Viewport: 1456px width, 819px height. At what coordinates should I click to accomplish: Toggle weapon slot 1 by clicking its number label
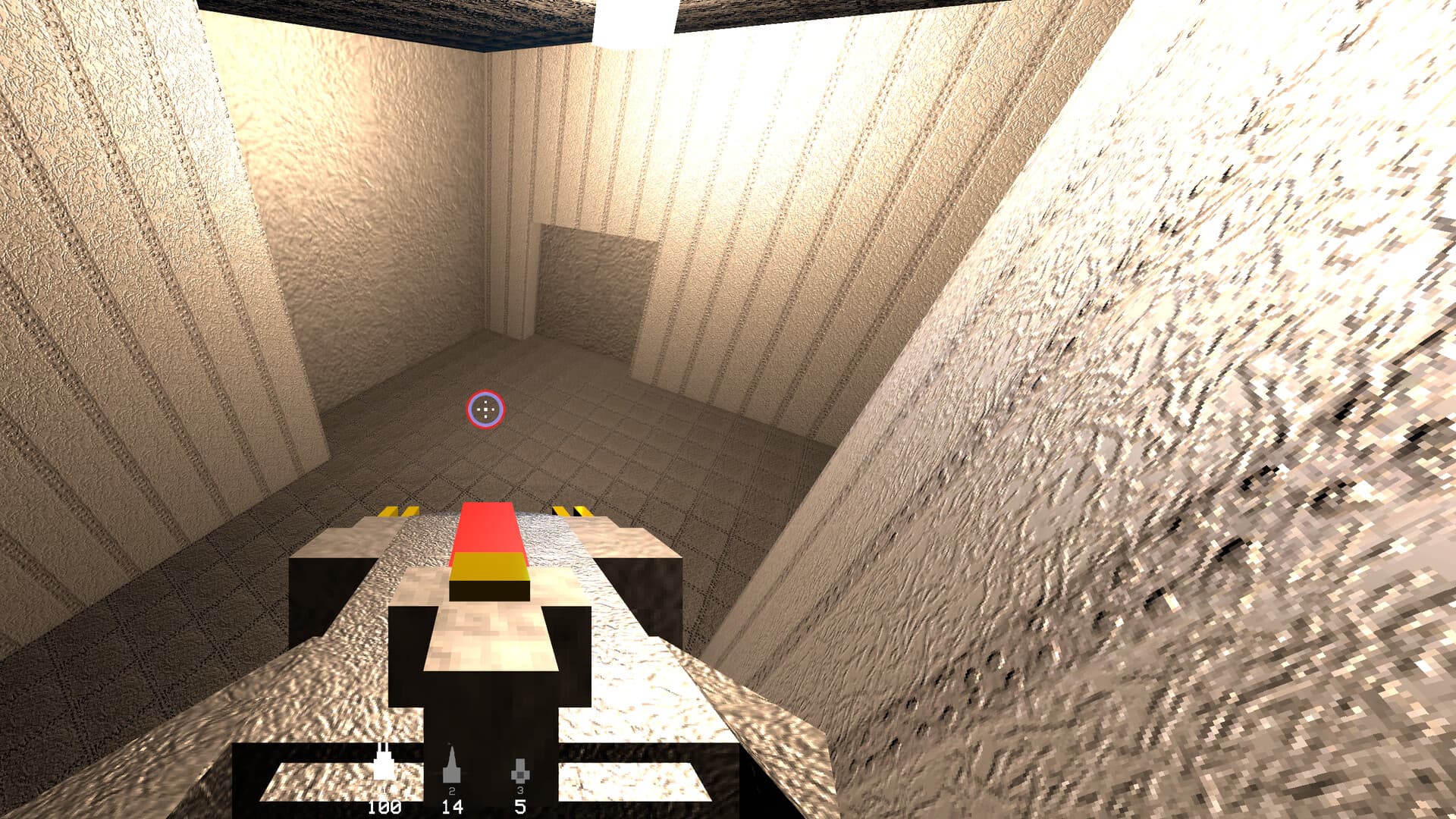click(x=384, y=791)
